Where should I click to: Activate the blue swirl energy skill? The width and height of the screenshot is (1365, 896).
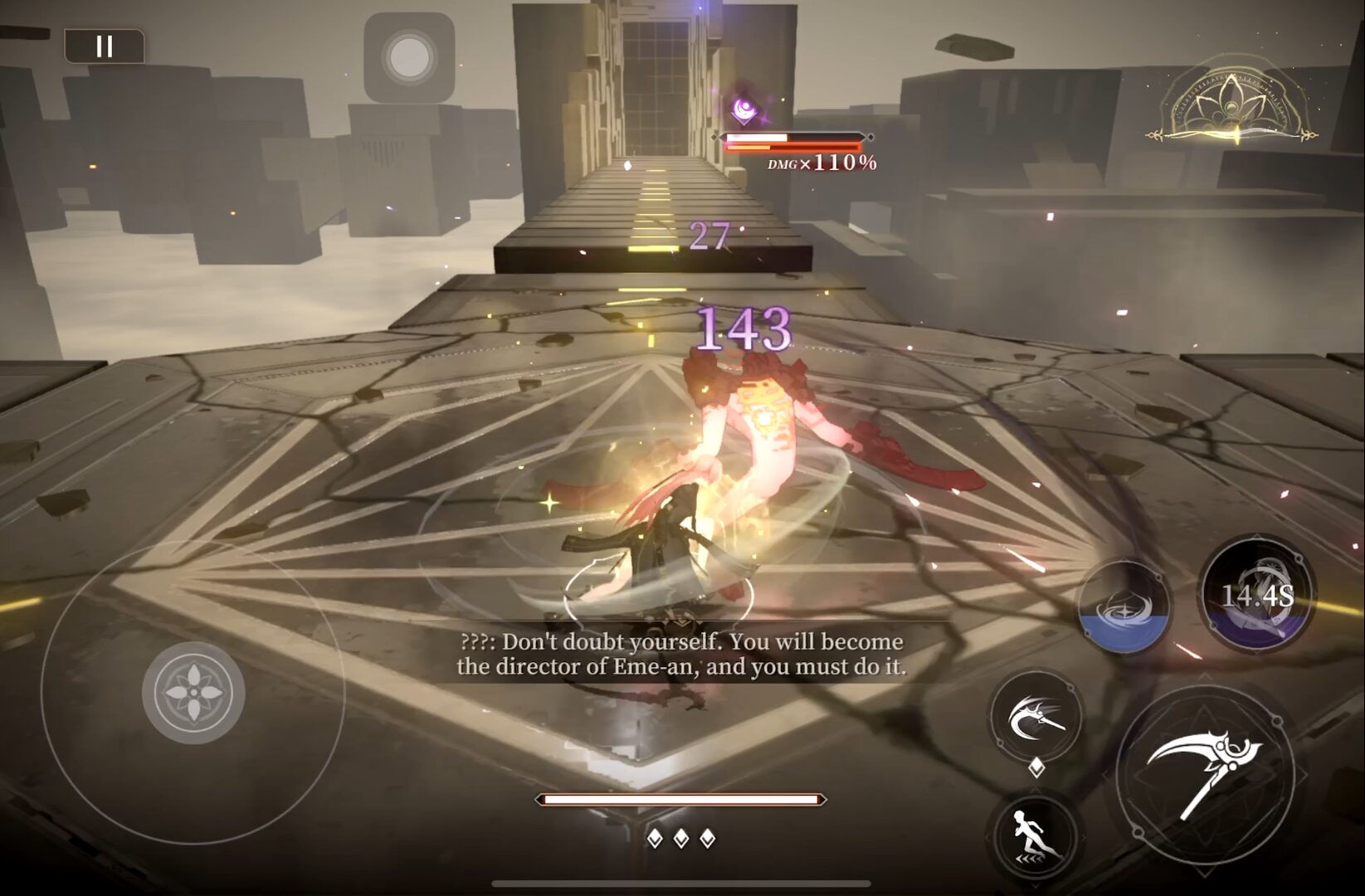pos(1125,606)
